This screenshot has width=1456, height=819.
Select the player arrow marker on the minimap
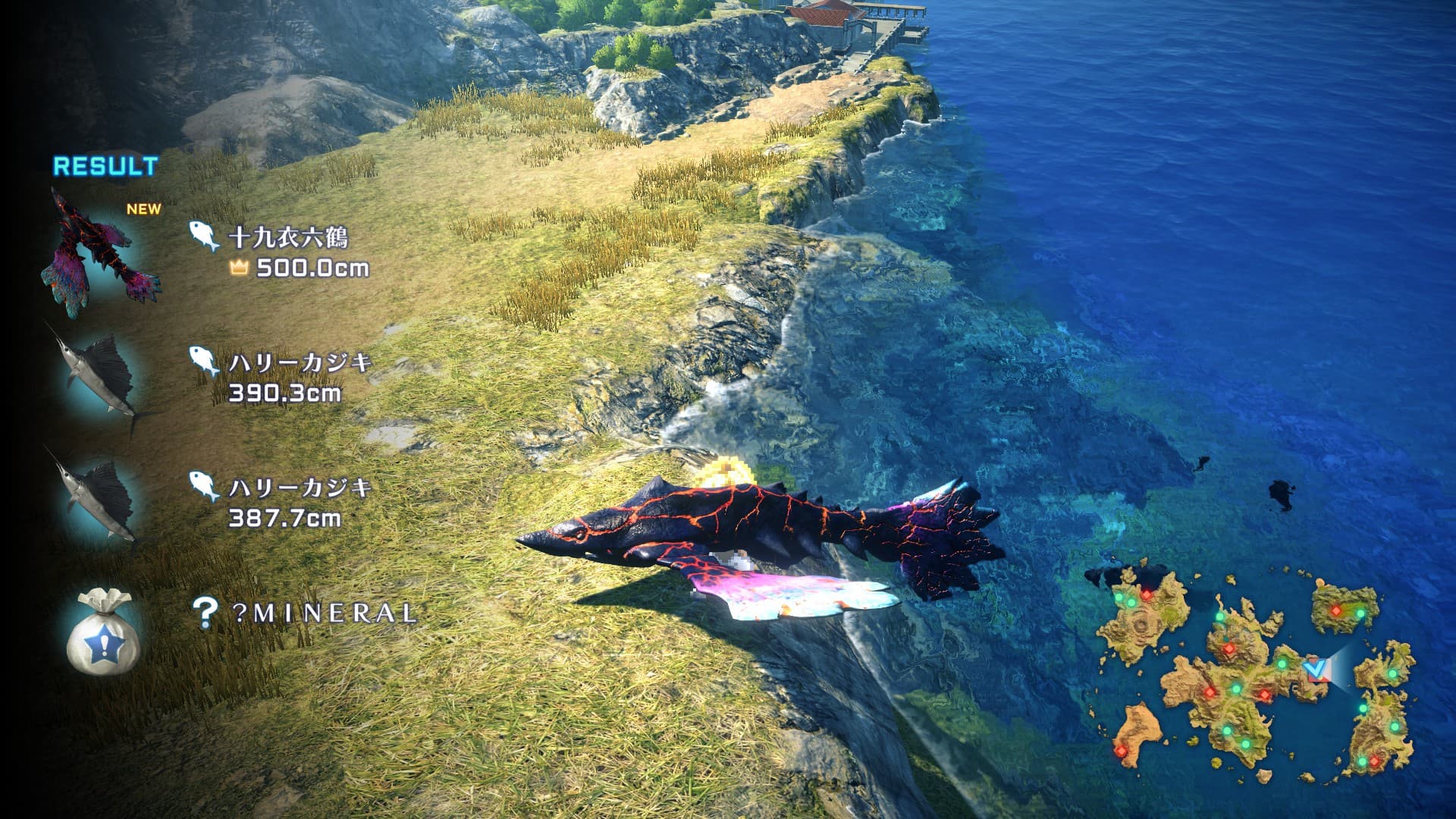coord(1317,668)
